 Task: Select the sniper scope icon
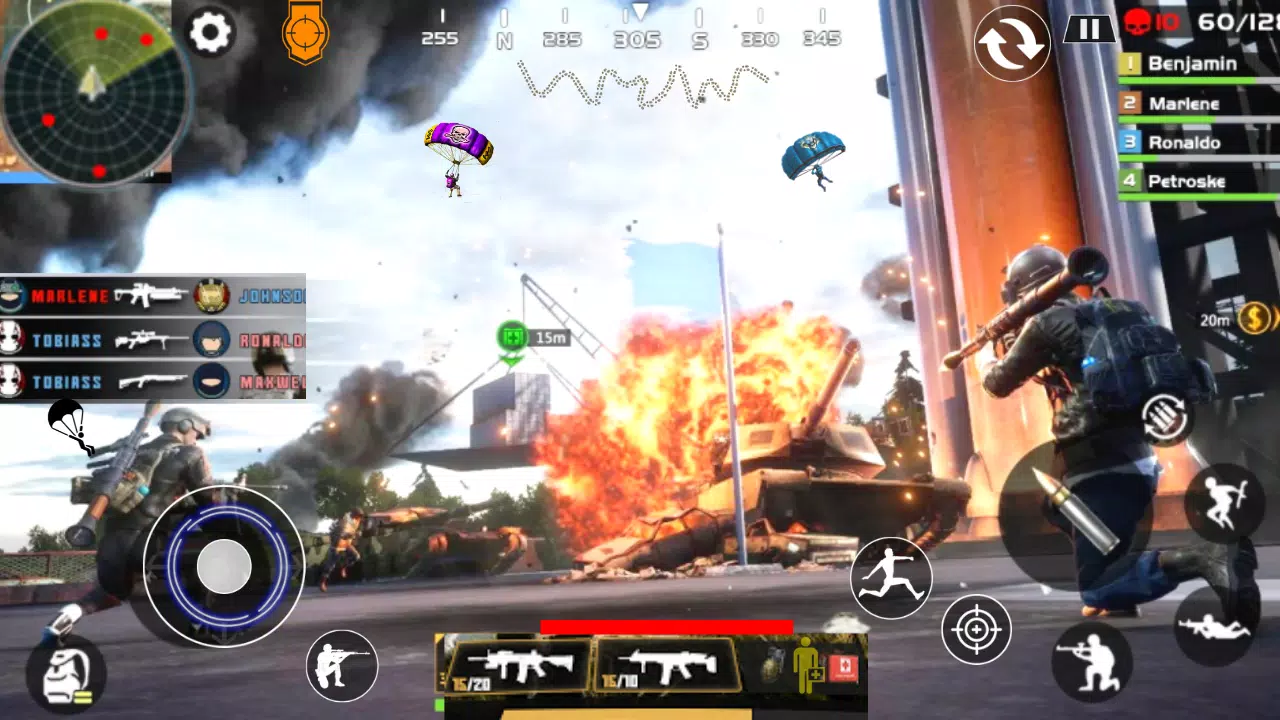[305, 33]
